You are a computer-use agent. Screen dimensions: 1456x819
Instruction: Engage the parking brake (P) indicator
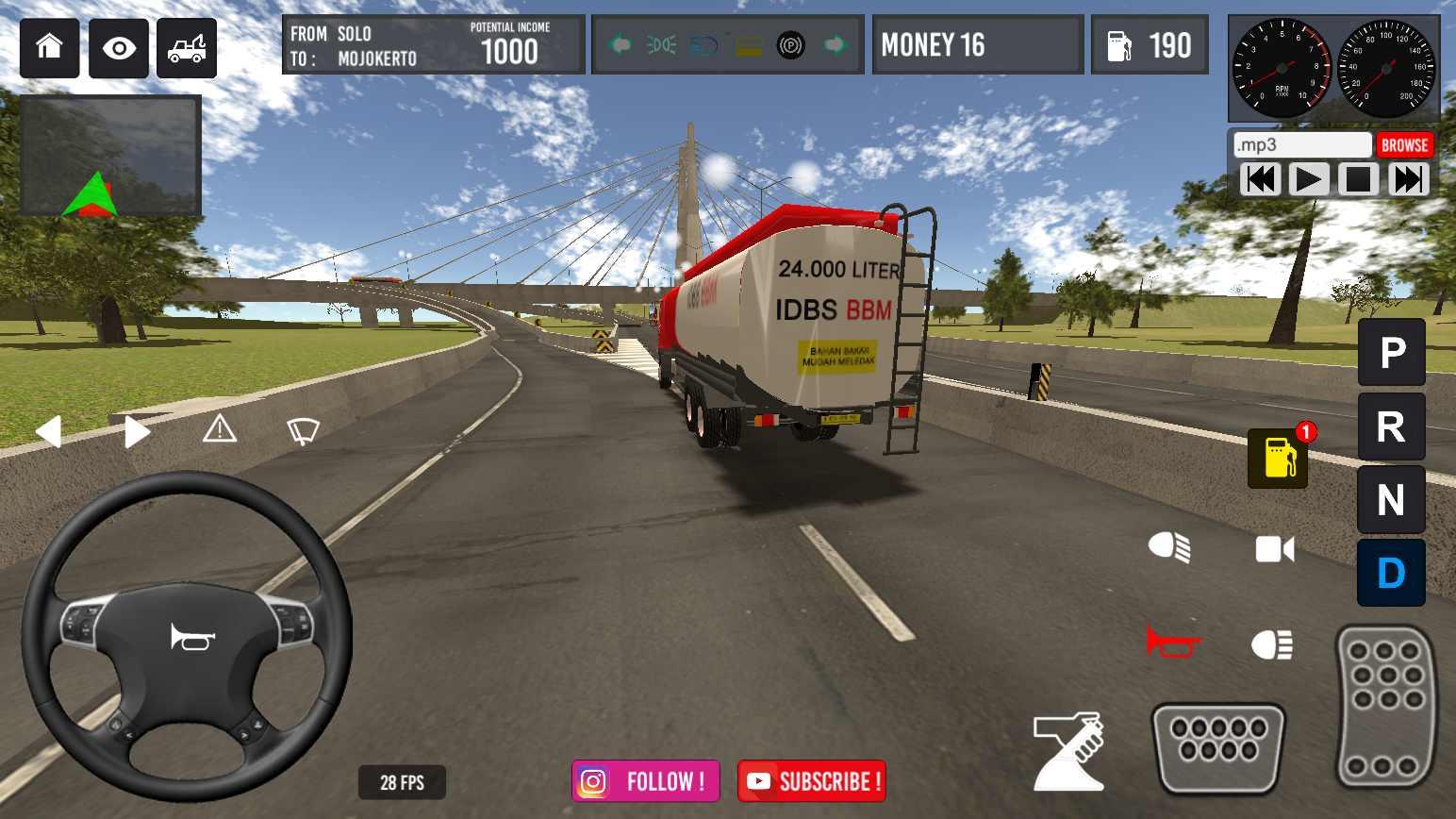[x=1390, y=354]
